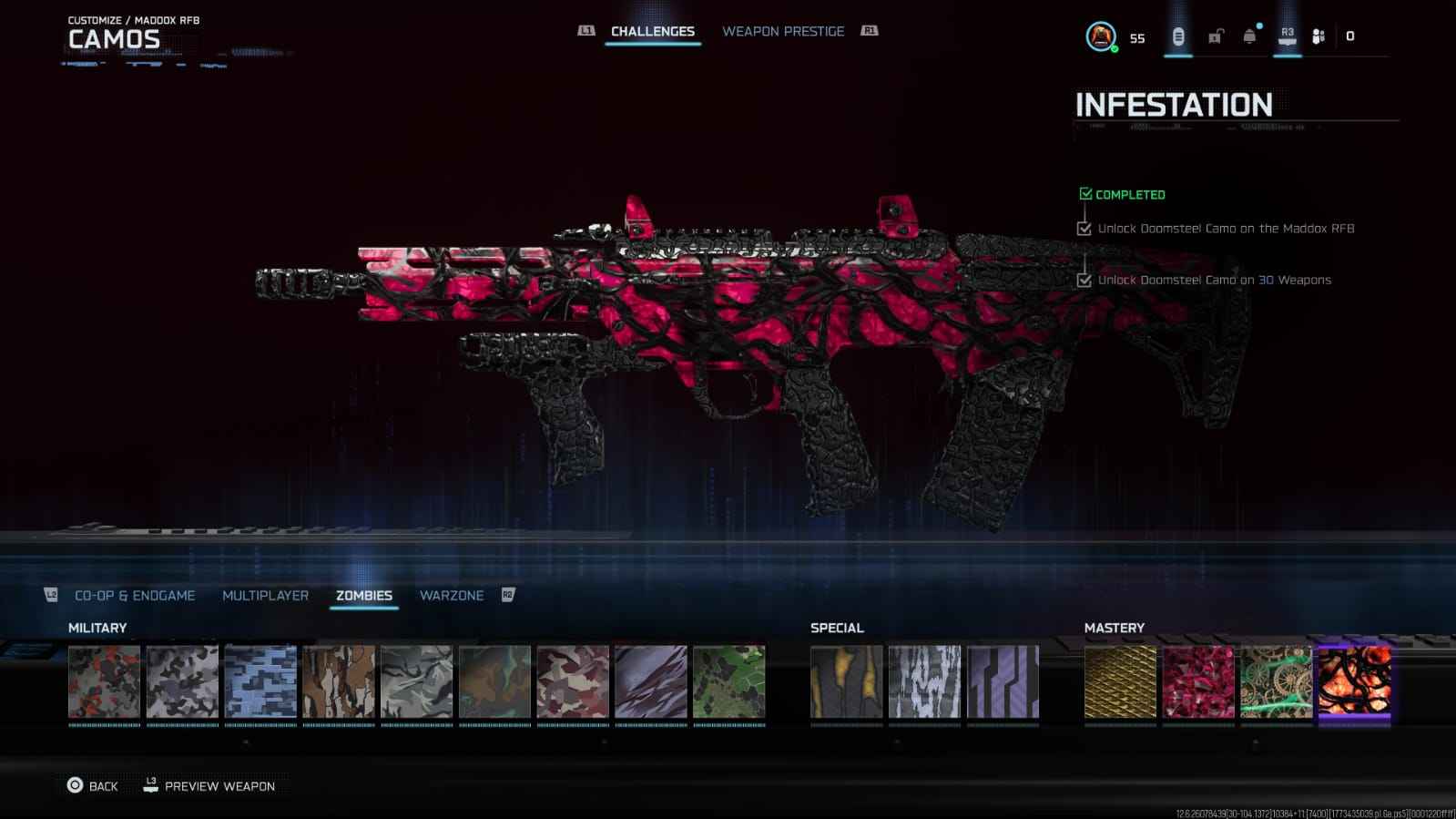Viewport: 1456px width, 819px height.
Task: Pick the crimson crystal mastery camo
Action: pyautogui.click(x=1198, y=682)
